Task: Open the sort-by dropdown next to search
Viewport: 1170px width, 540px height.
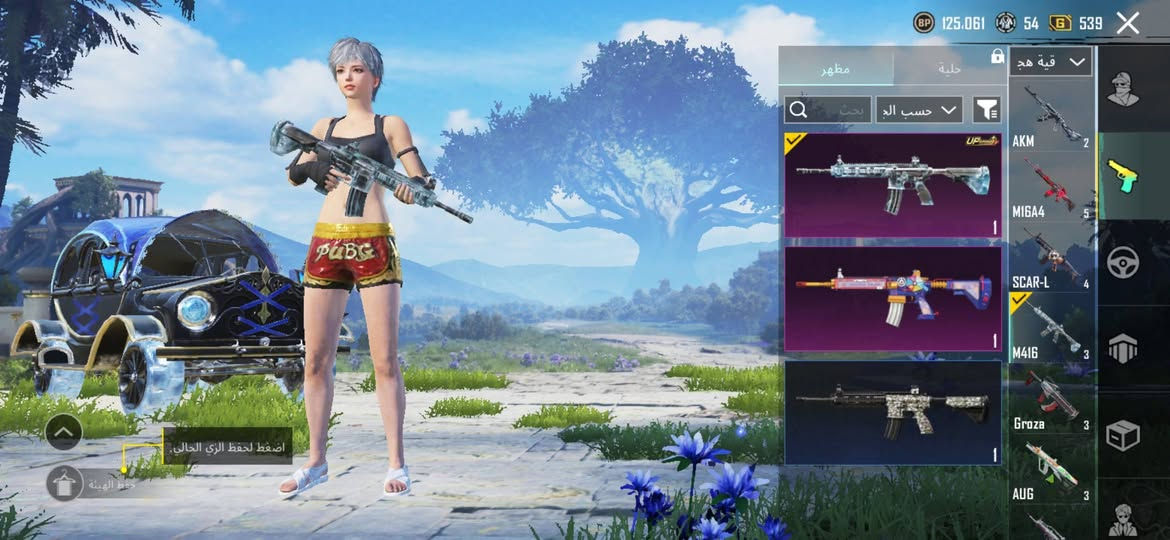Action: 919,110
